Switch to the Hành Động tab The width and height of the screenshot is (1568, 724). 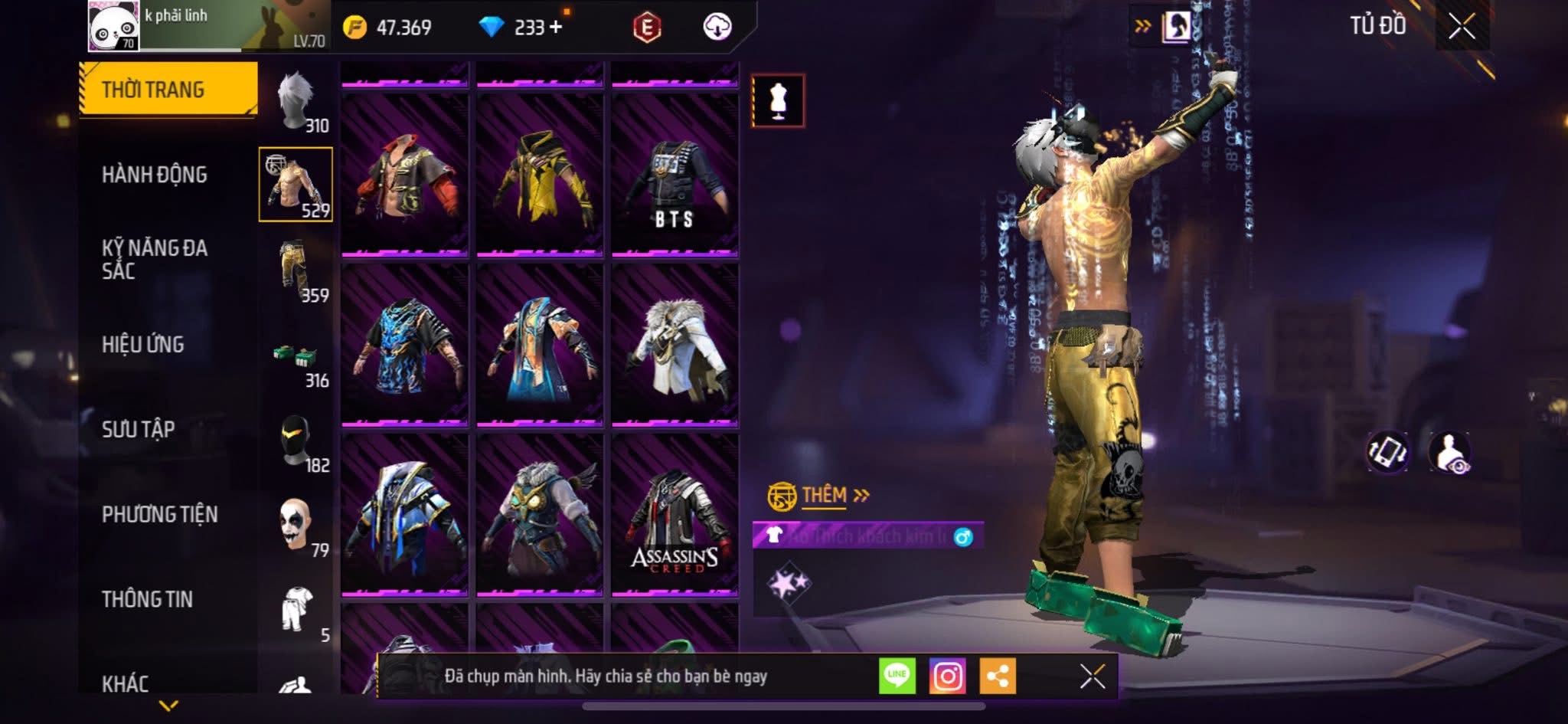click(155, 175)
